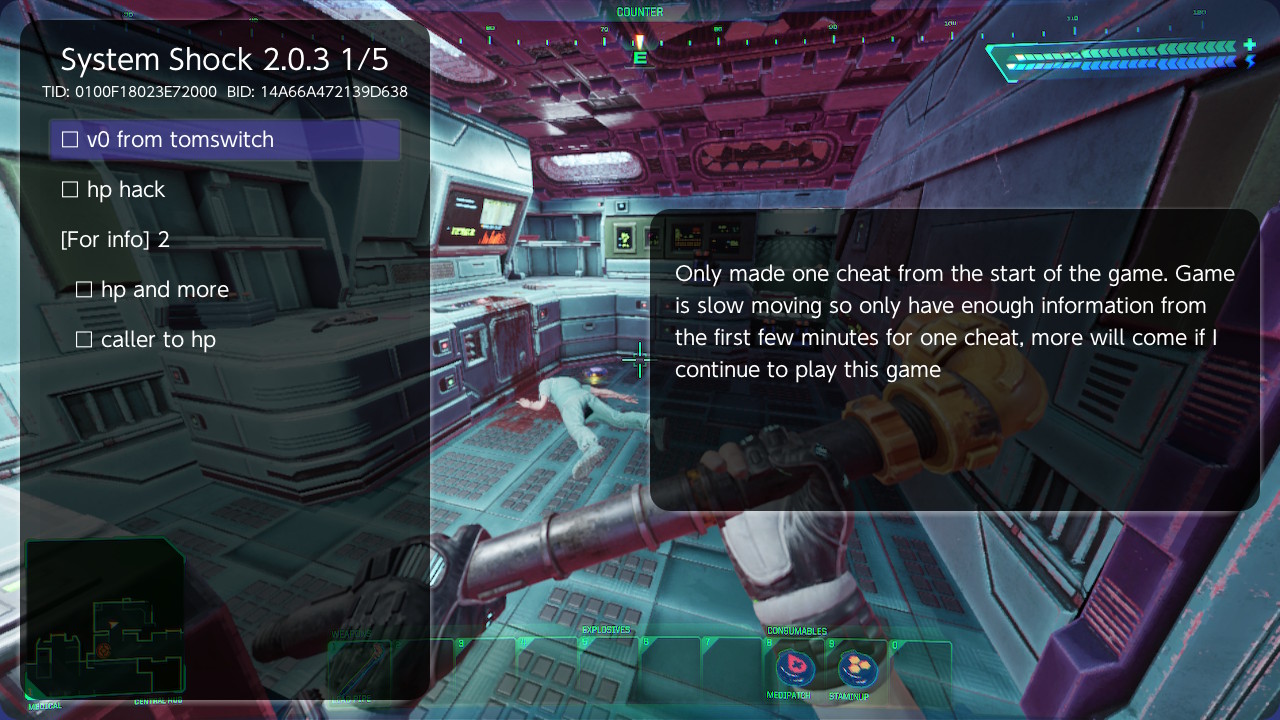Screen dimensions: 1280x720
Task: Click the lightning bolt icon by the energy bar
Action: tap(1250, 60)
